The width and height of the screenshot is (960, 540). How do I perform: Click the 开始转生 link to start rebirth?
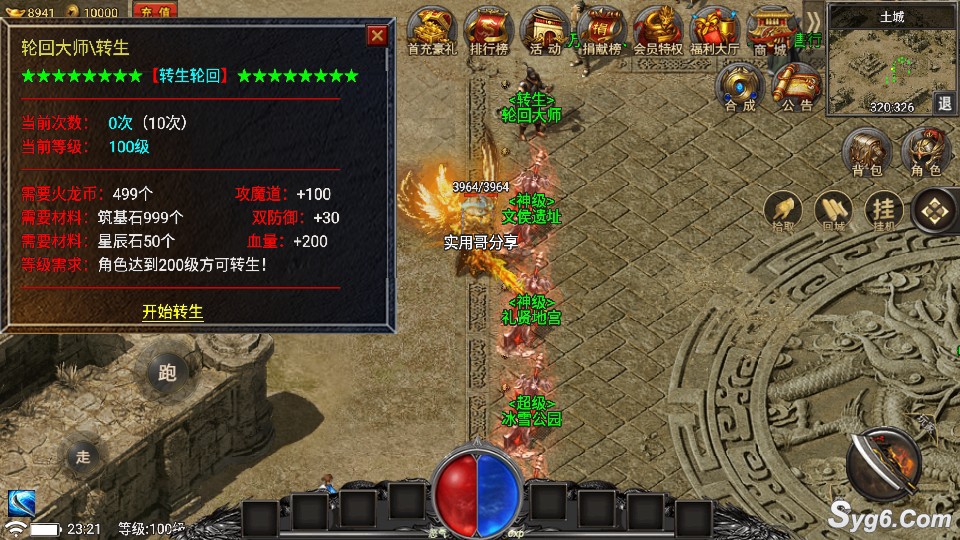click(172, 312)
